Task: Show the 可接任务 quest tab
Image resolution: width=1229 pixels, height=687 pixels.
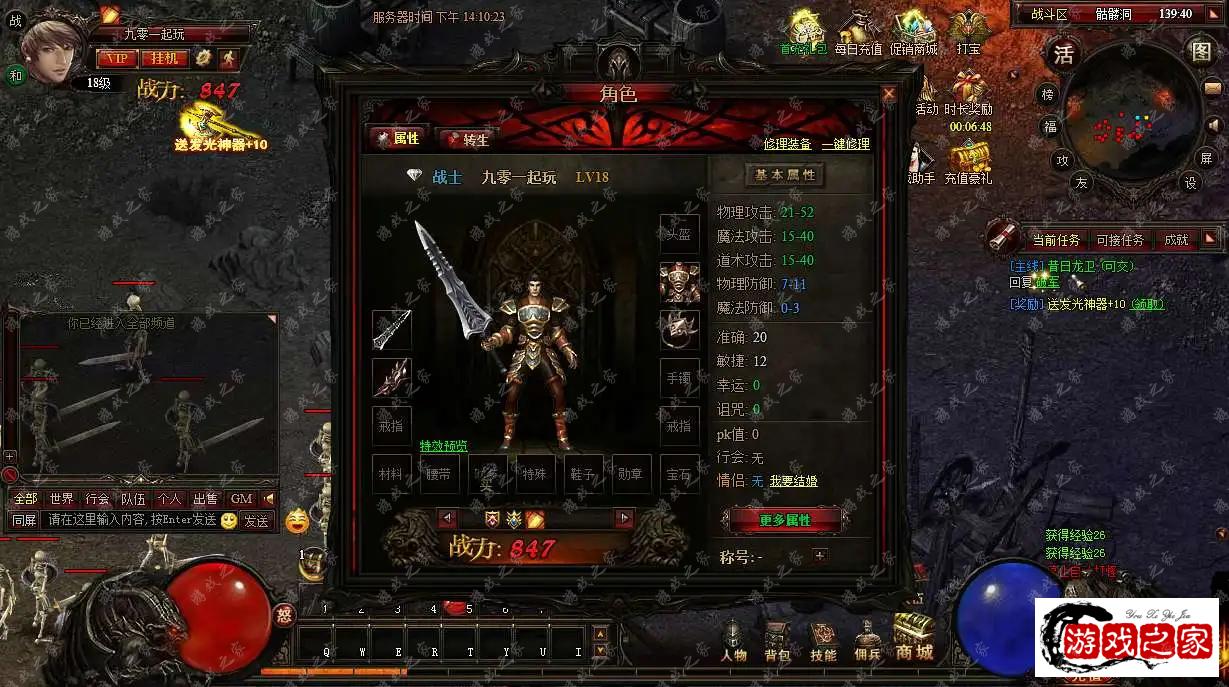Action: (1120, 240)
